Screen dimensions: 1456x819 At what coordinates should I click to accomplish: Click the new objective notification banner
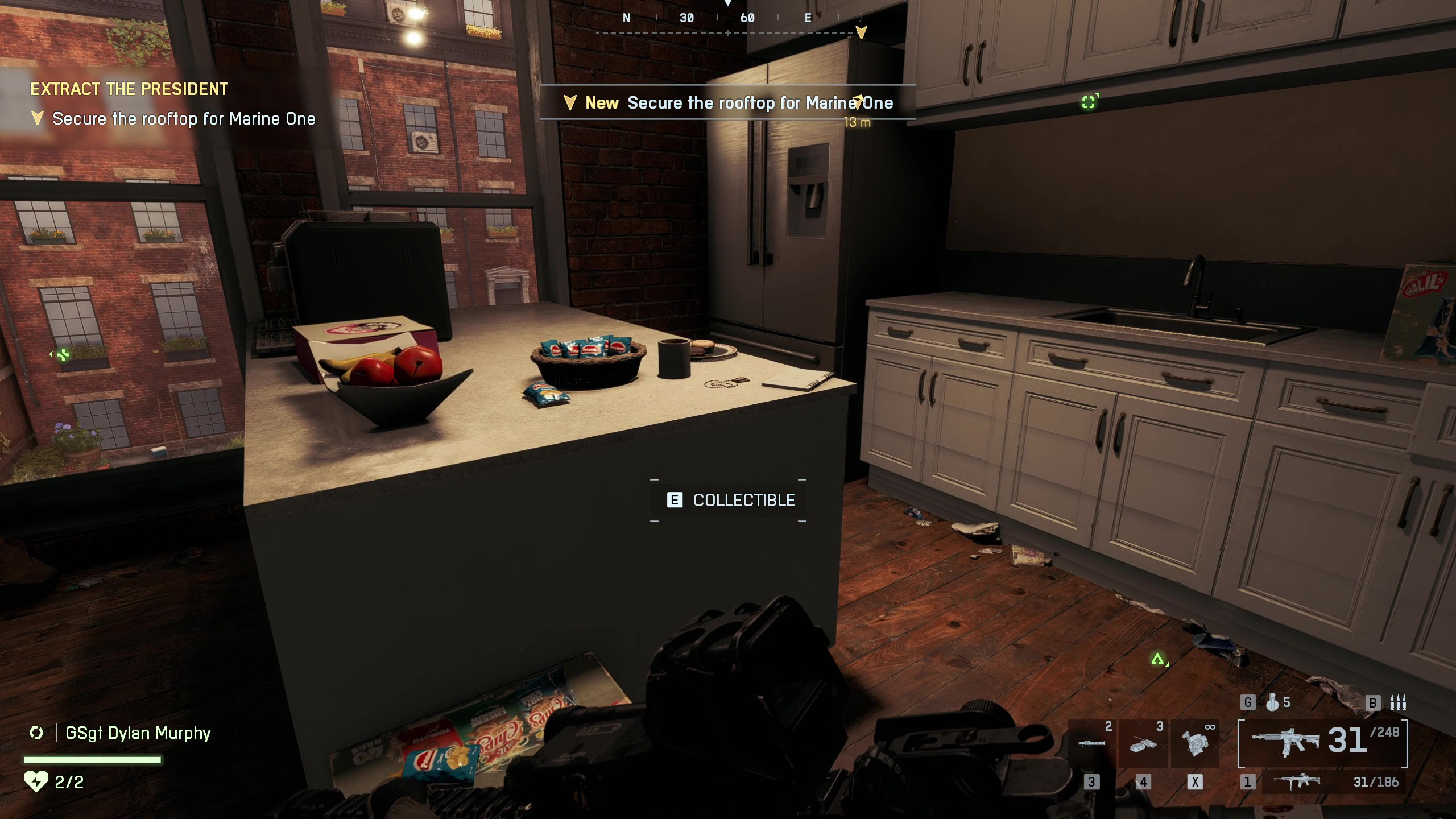tap(727, 102)
